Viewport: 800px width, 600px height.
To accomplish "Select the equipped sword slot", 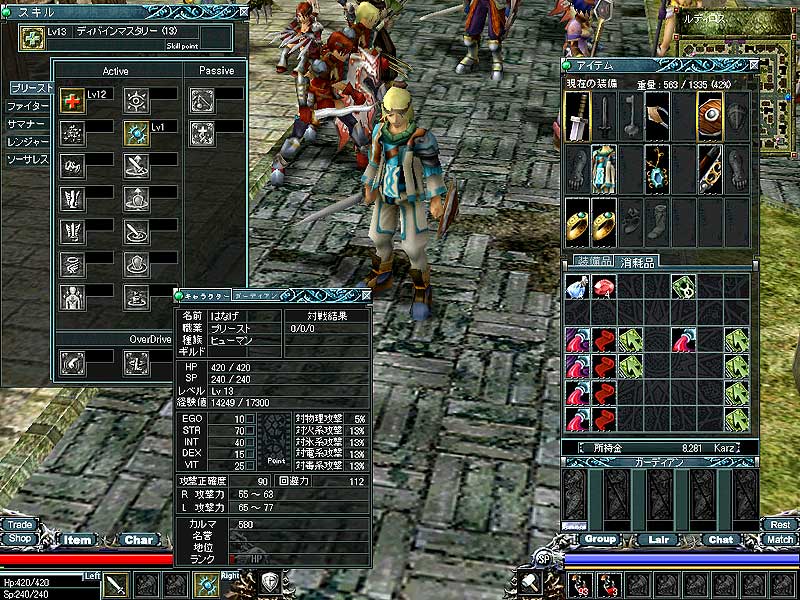I will 577,115.
